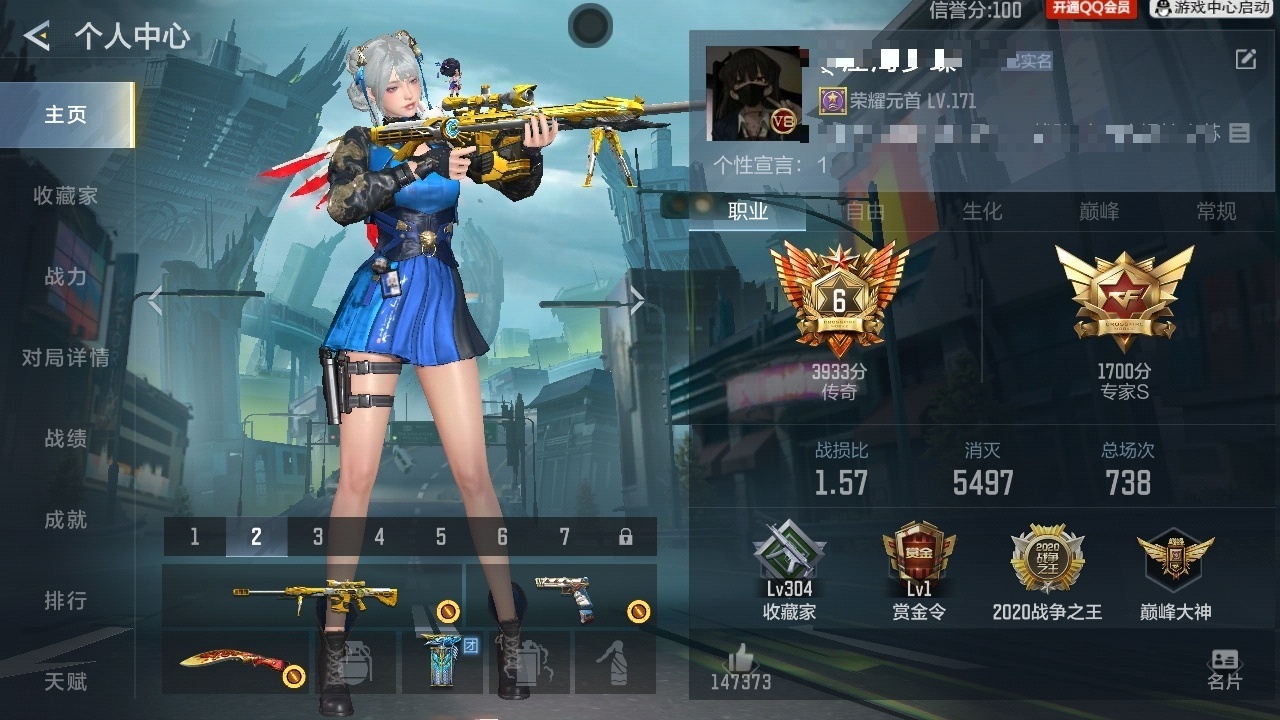Viewport: 1280px width, 720px height.
Task: Select the 战力 sidebar entry
Action: coord(65,277)
